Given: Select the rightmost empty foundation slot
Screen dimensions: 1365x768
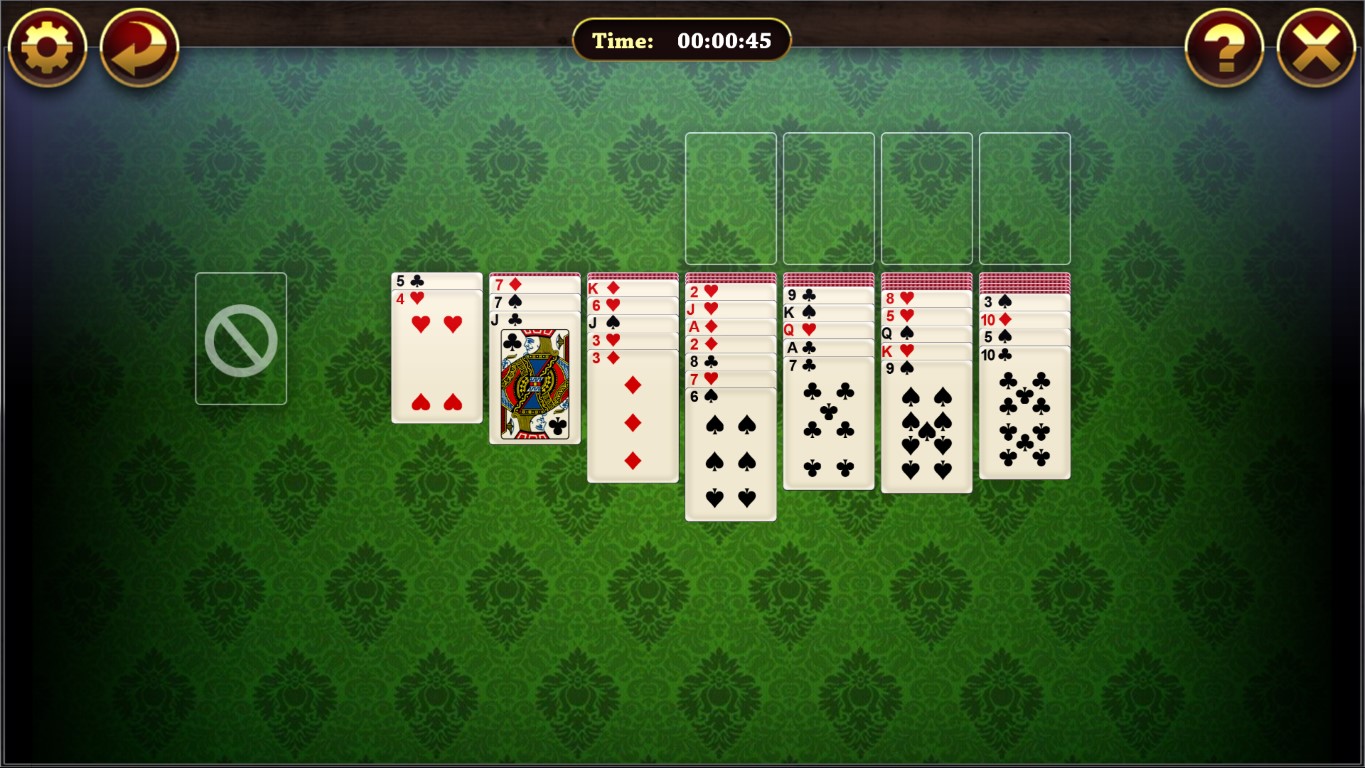Looking at the screenshot, I should 1024,197.
